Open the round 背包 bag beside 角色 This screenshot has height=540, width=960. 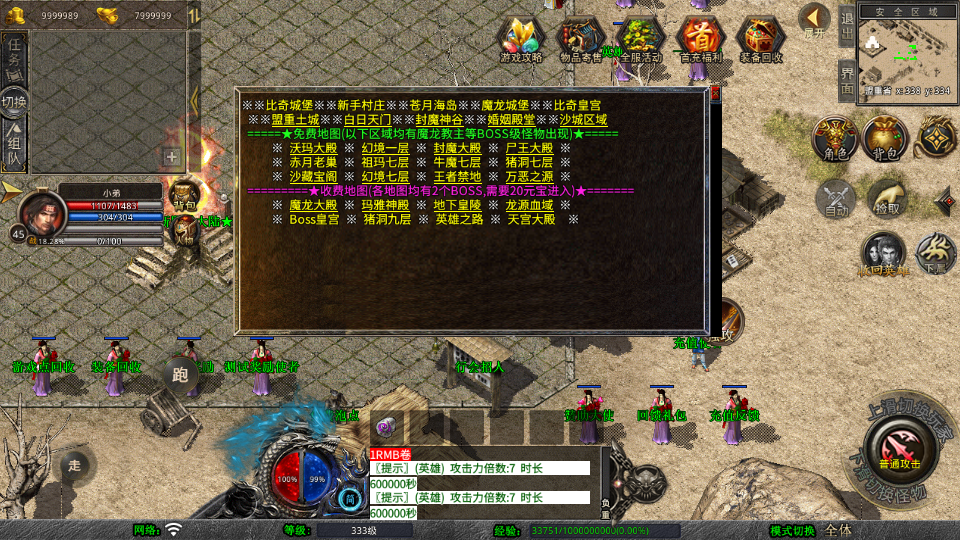tap(884, 138)
